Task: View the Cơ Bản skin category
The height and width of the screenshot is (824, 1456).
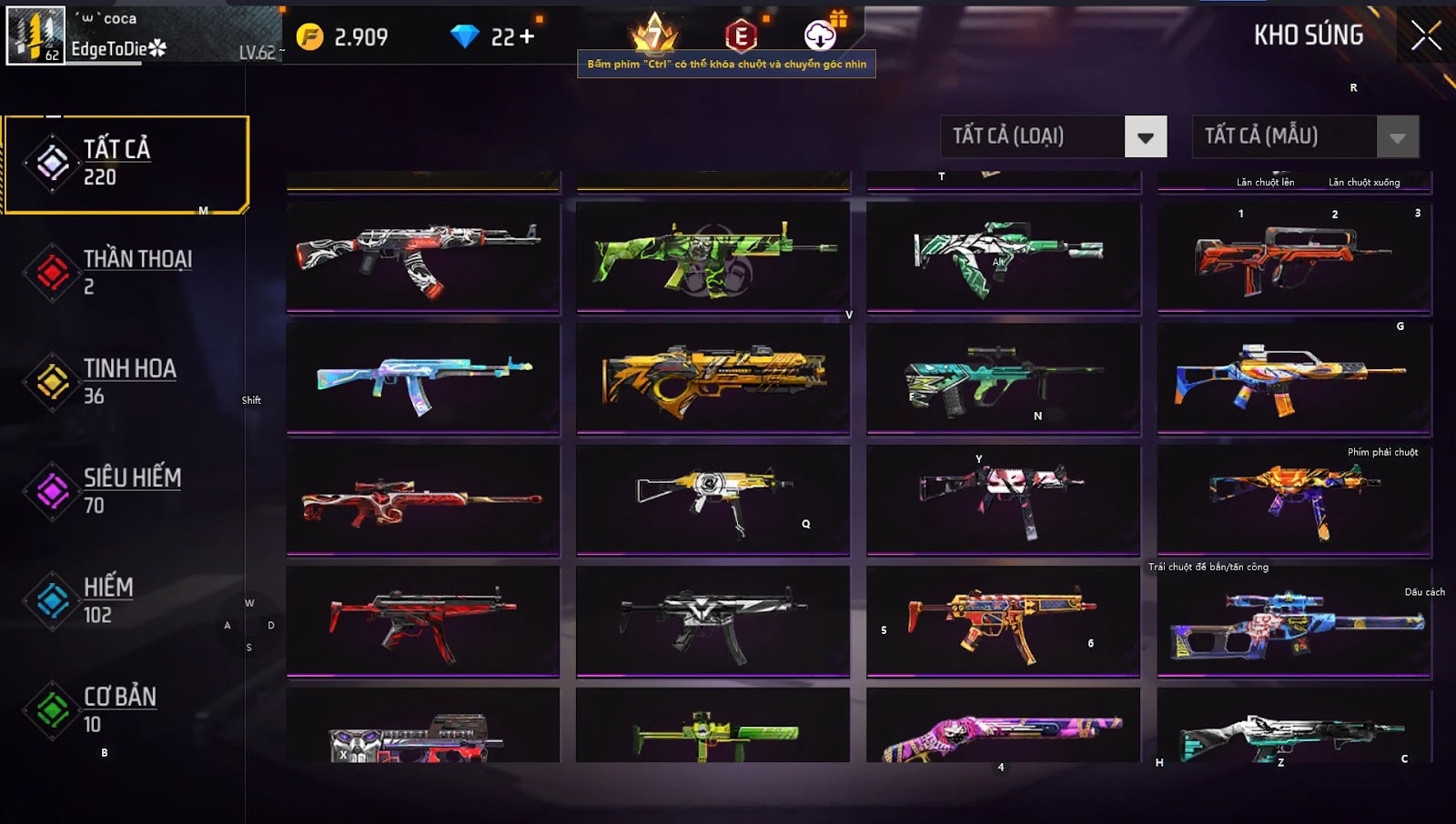Action: (x=126, y=710)
